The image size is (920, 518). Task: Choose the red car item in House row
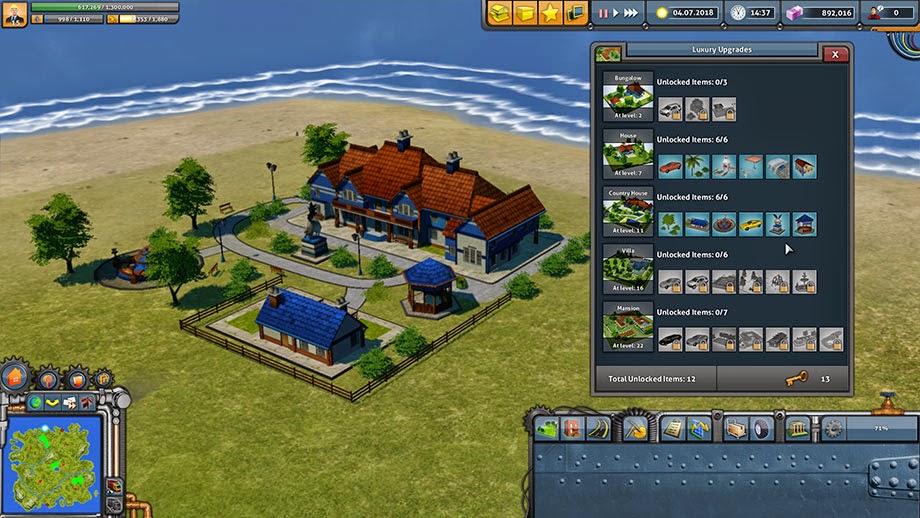click(669, 166)
